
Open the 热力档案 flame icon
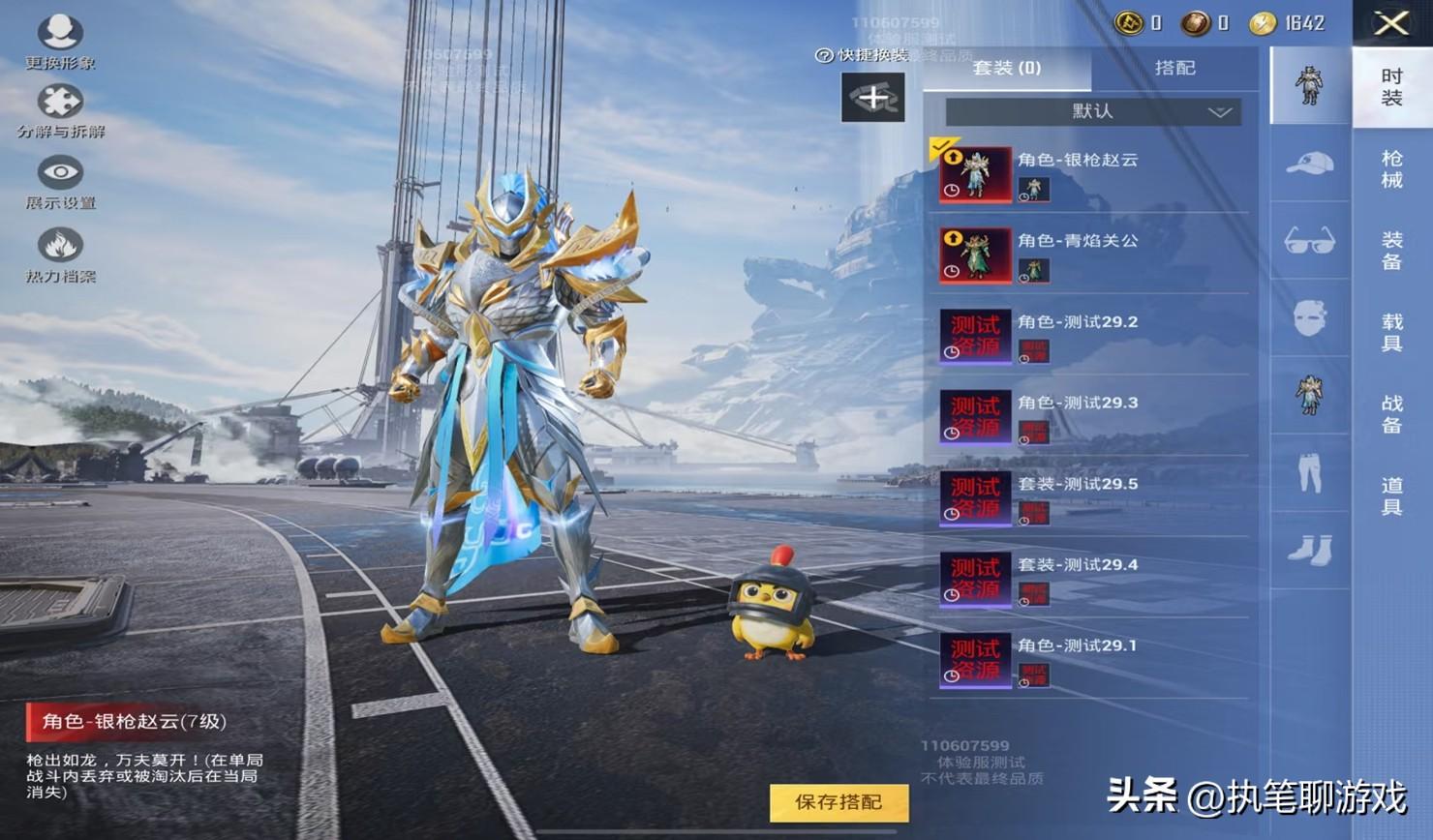pos(60,254)
